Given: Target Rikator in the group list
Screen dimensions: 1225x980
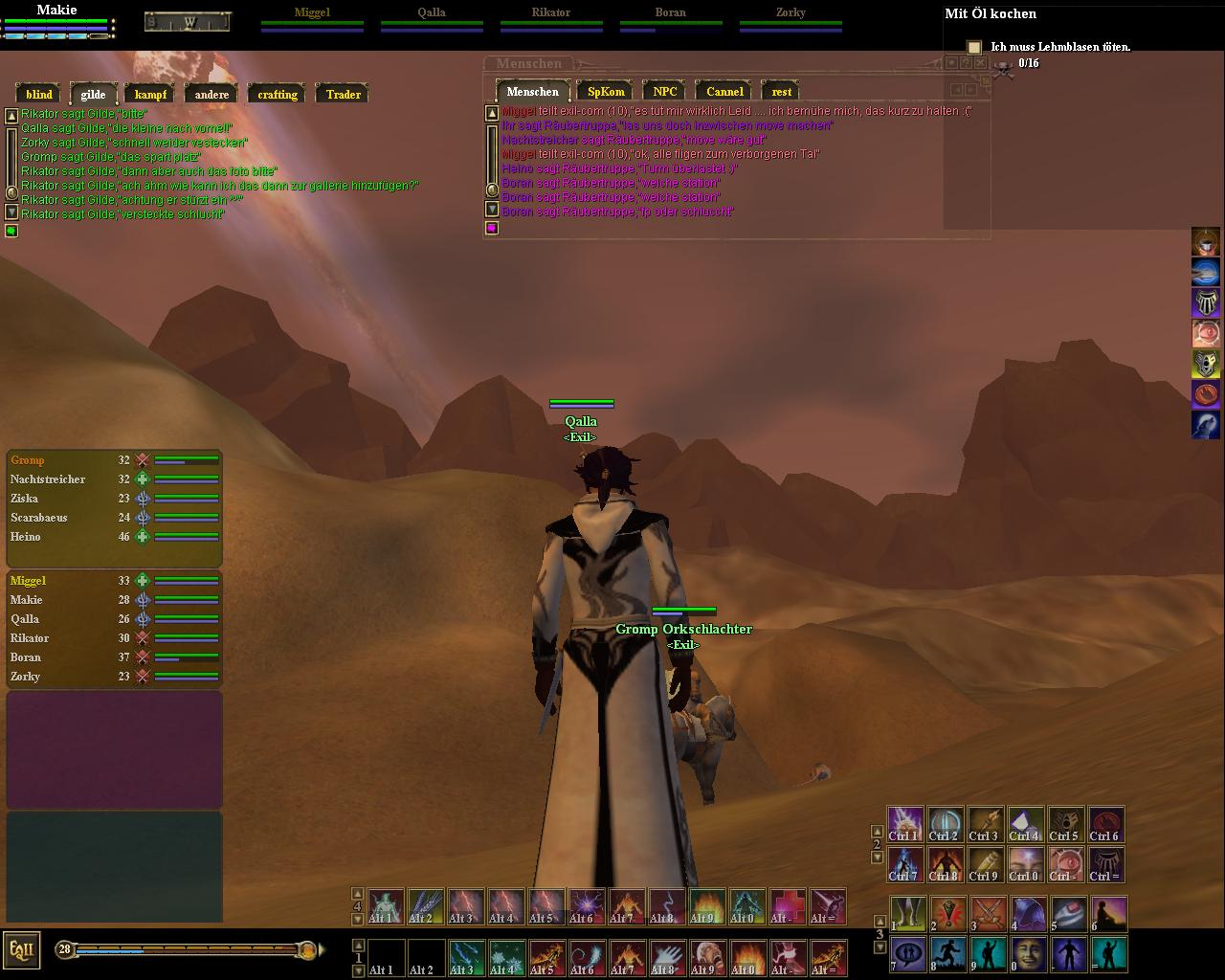Looking at the screenshot, I should [30, 638].
